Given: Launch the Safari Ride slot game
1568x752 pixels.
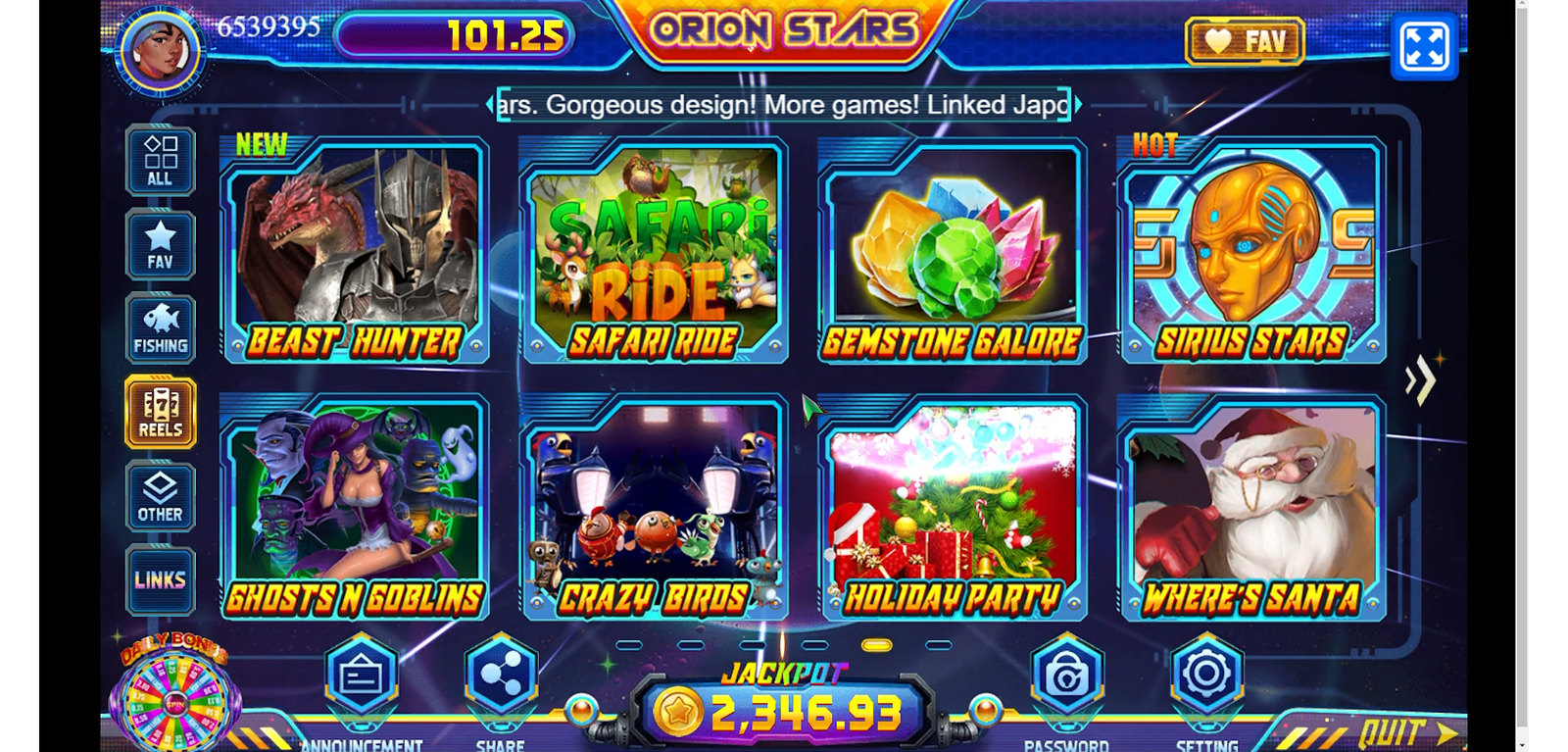Looking at the screenshot, I should click(x=654, y=250).
